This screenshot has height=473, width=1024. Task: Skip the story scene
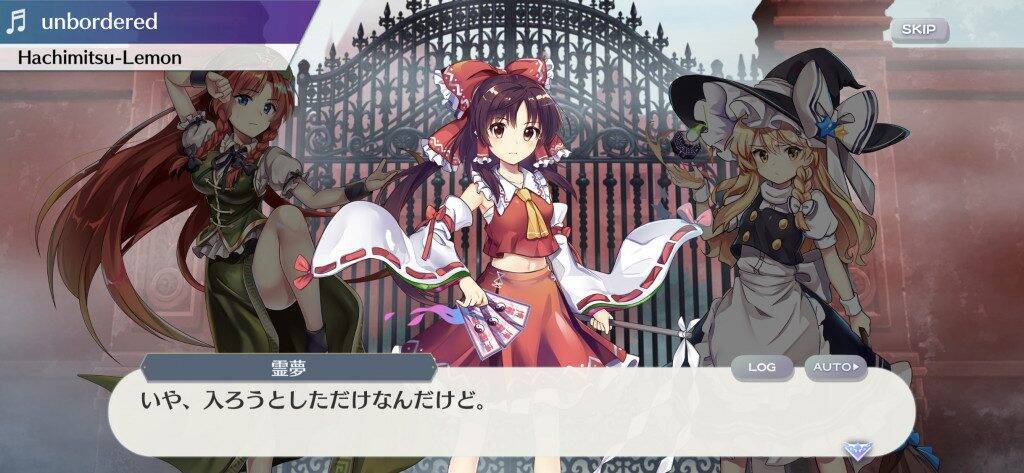coord(918,29)
